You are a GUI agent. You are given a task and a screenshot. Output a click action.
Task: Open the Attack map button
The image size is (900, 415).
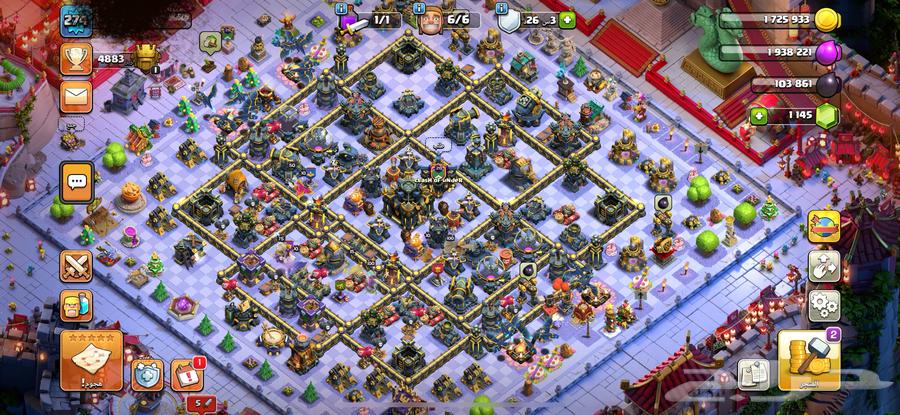92,359
